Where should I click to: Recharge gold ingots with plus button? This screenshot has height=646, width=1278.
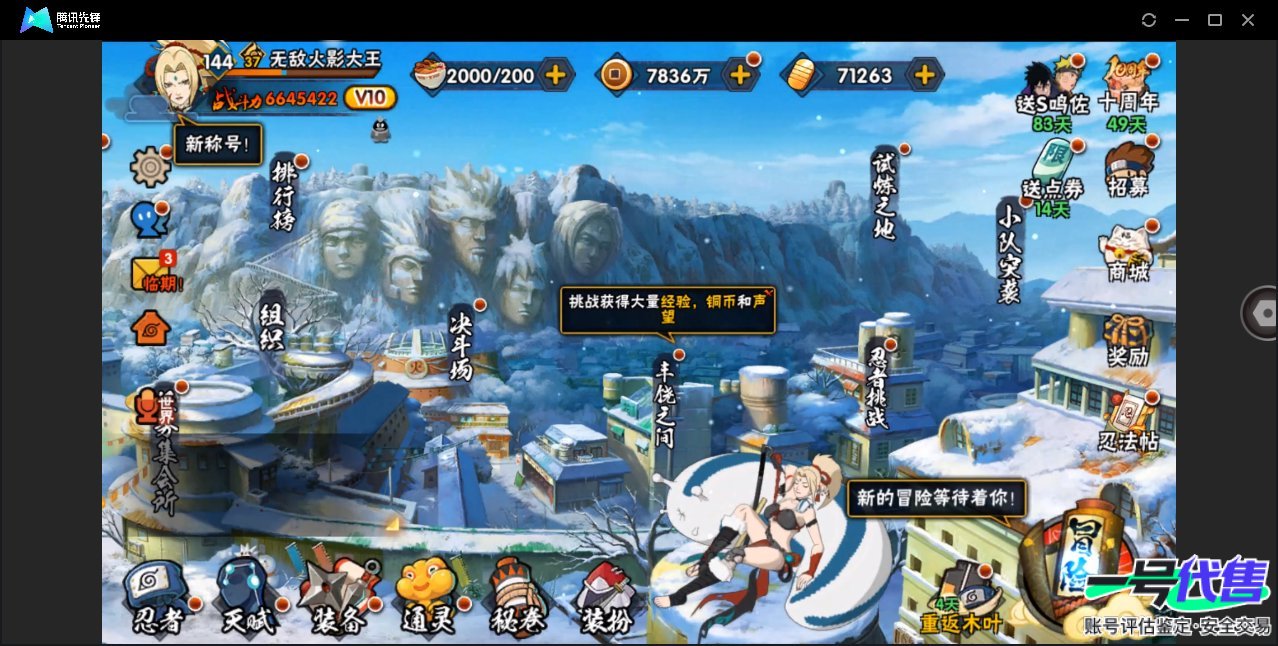925,74
